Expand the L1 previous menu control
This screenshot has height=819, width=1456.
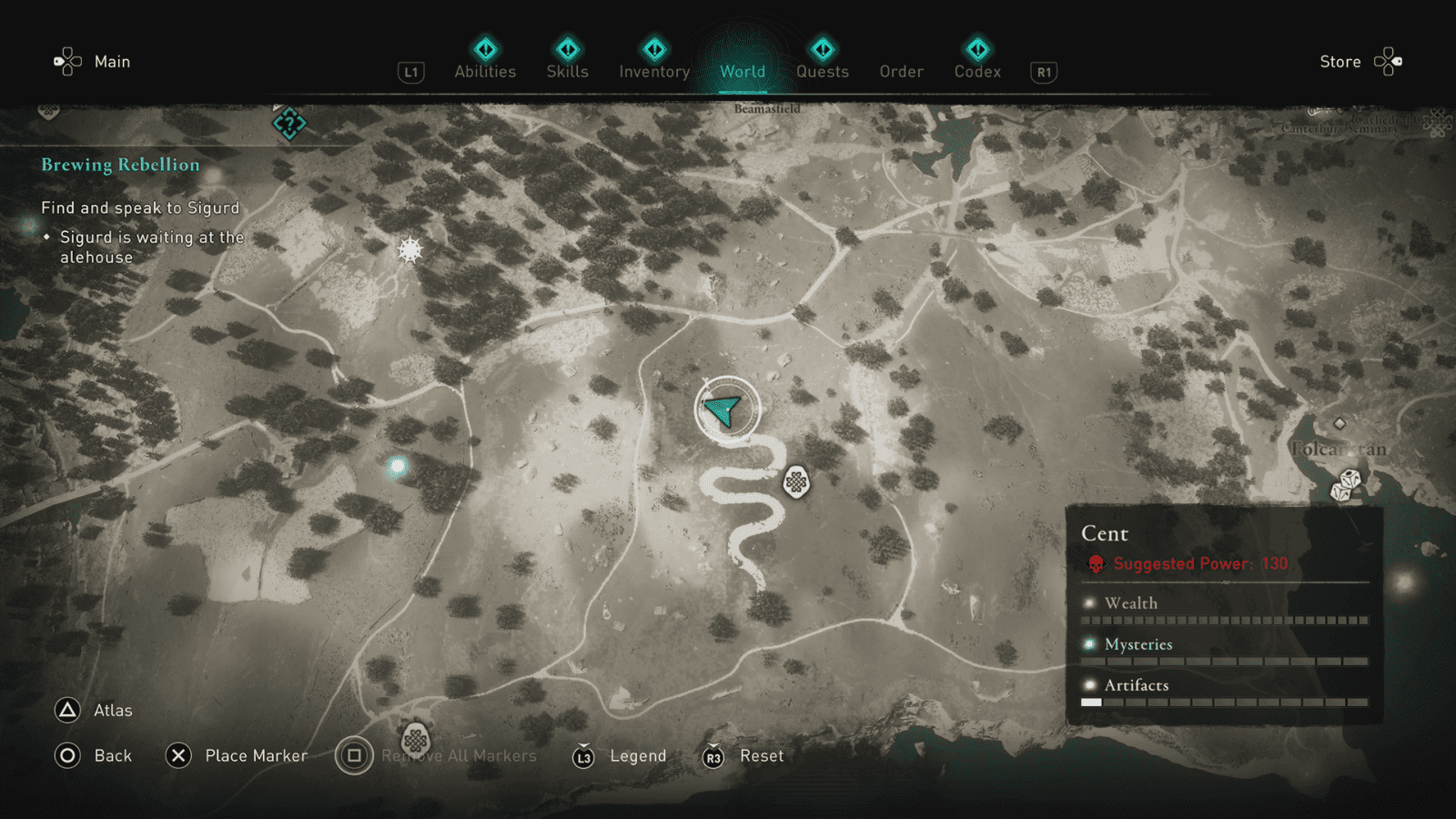(410, 71)
